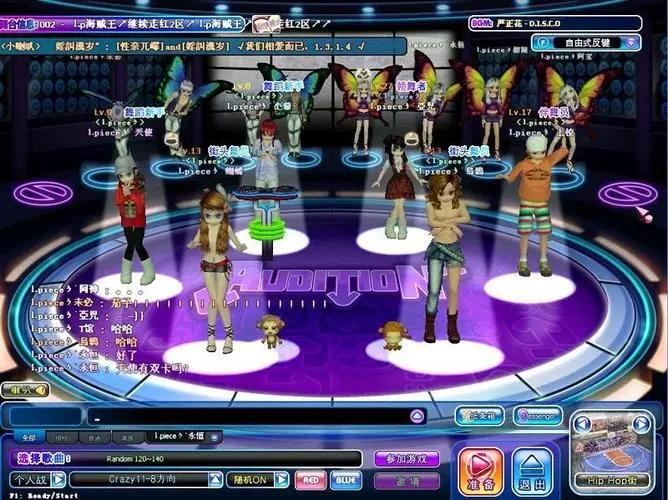Join the game with 参加游戏
668x500 pixels.
click(406, 458)
